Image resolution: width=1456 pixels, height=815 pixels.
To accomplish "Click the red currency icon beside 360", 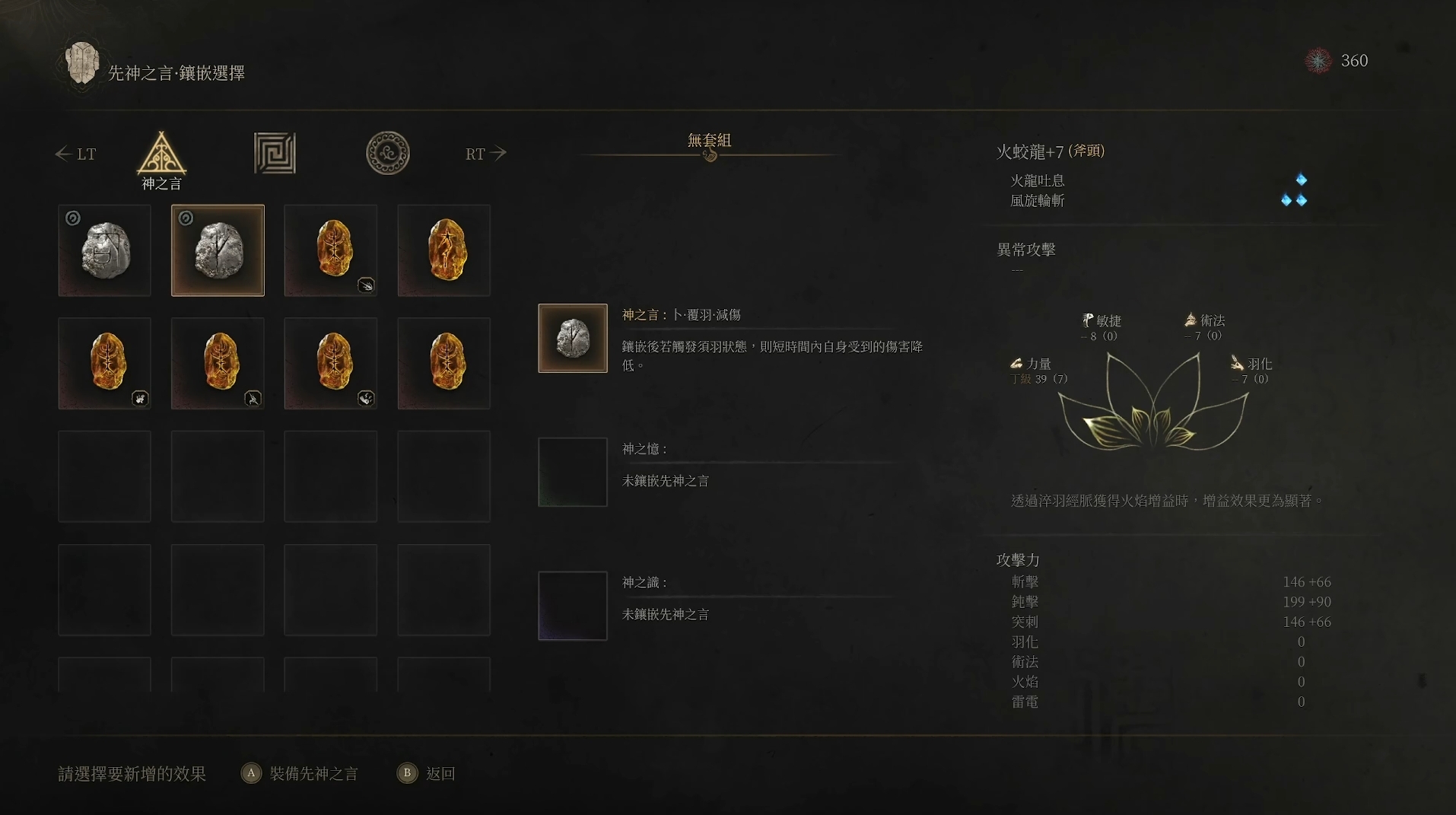I will [x=1318, y=61].
